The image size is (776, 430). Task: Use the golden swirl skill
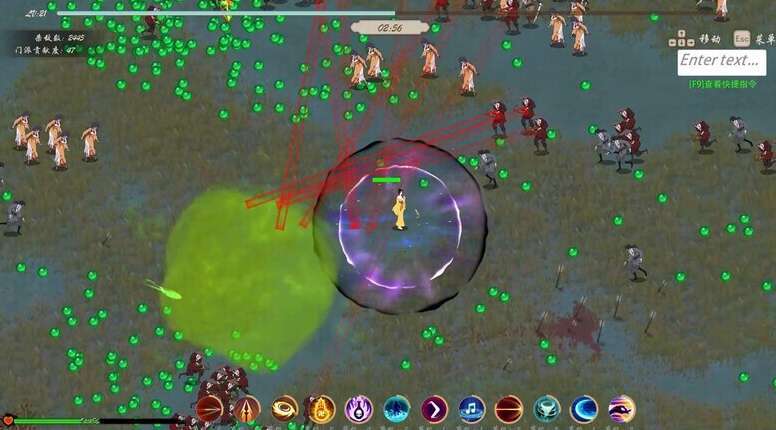click(285, 409)
